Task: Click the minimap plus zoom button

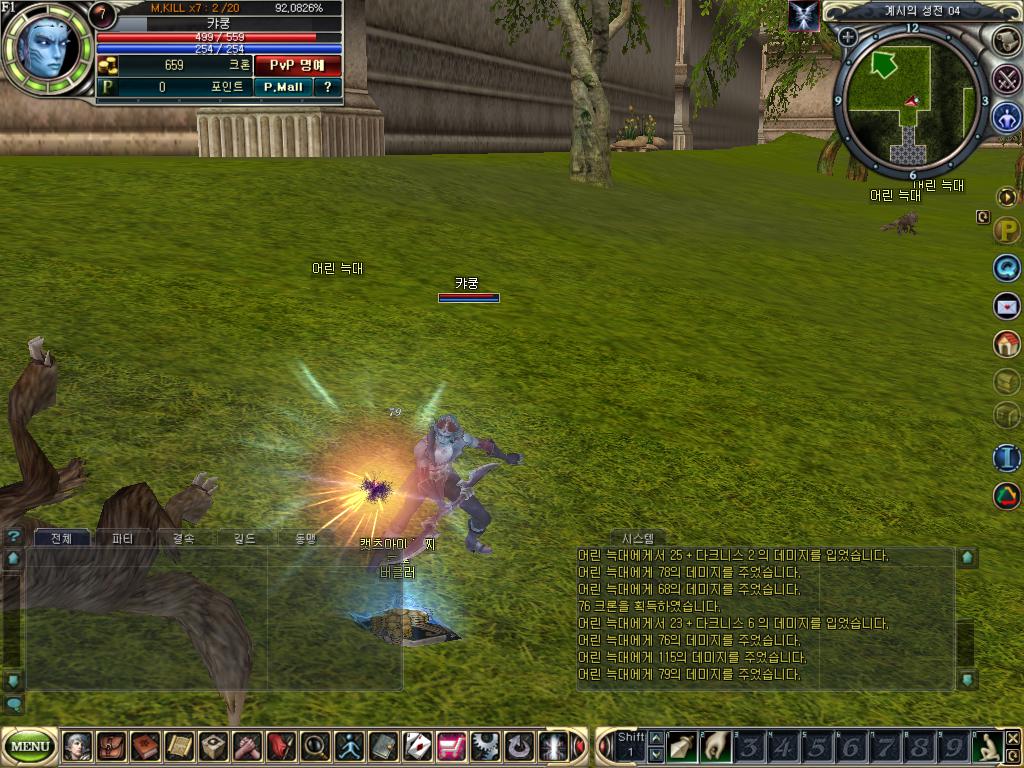Action: click(x=848, y=37)
